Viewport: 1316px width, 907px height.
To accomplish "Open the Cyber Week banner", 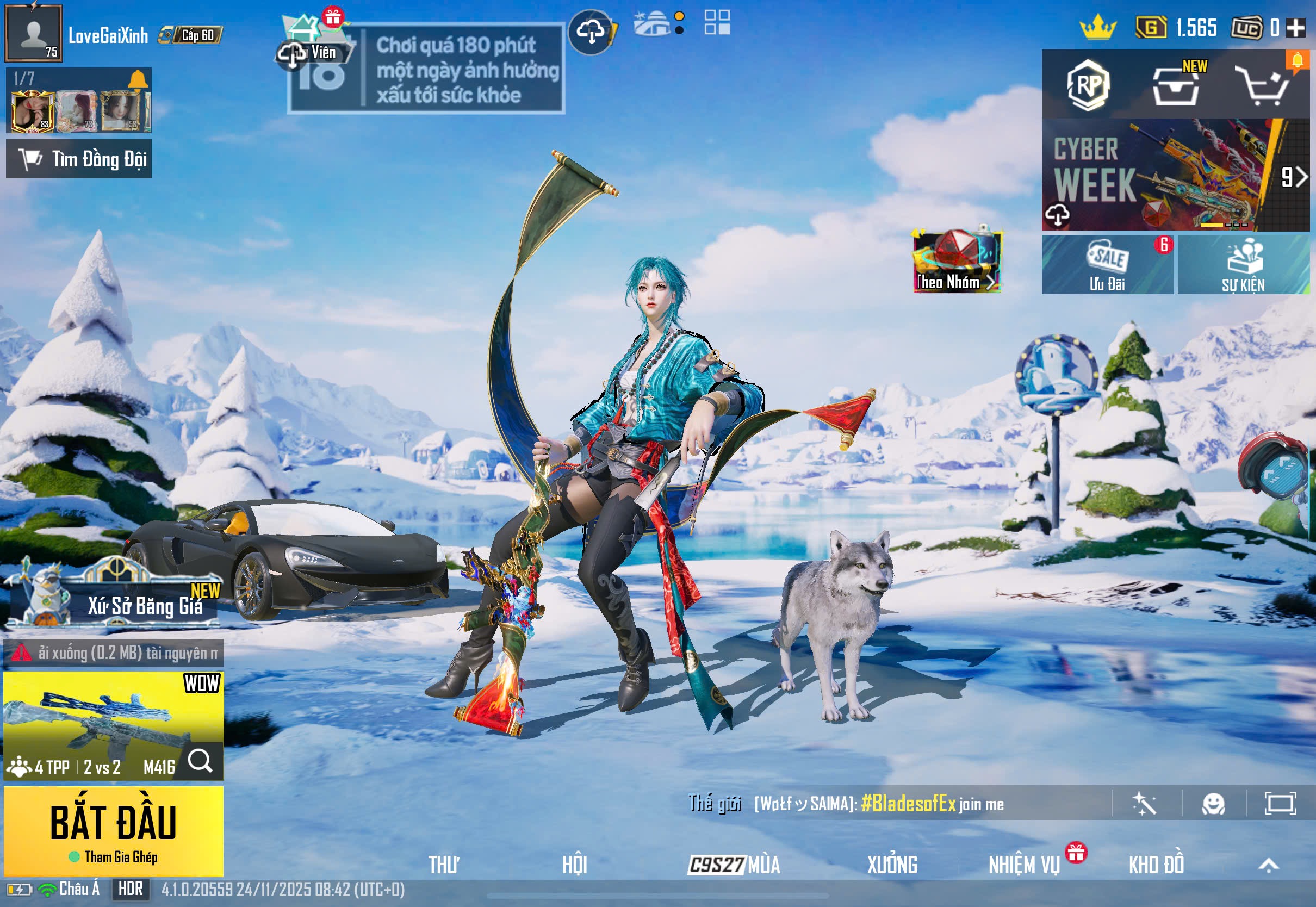I will 1159,175.
